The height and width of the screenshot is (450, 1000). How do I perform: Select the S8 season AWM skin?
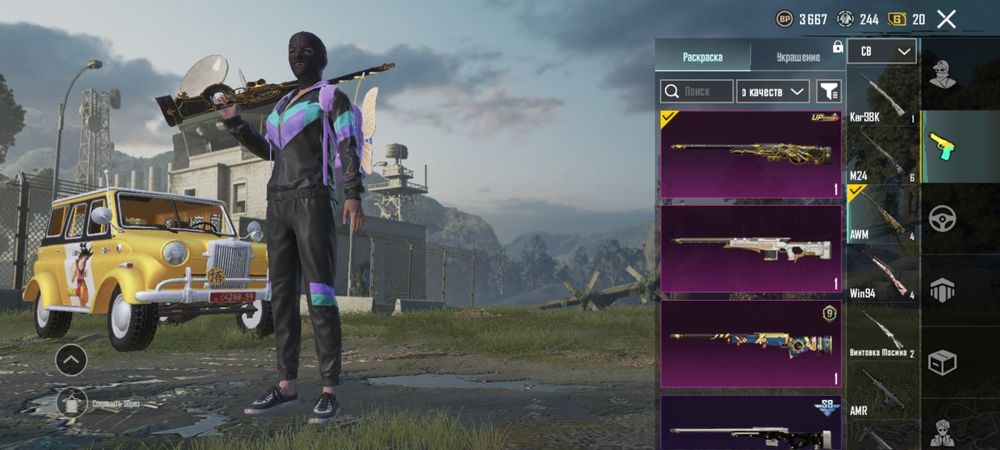pyautogui.click(x=751, y=425)
